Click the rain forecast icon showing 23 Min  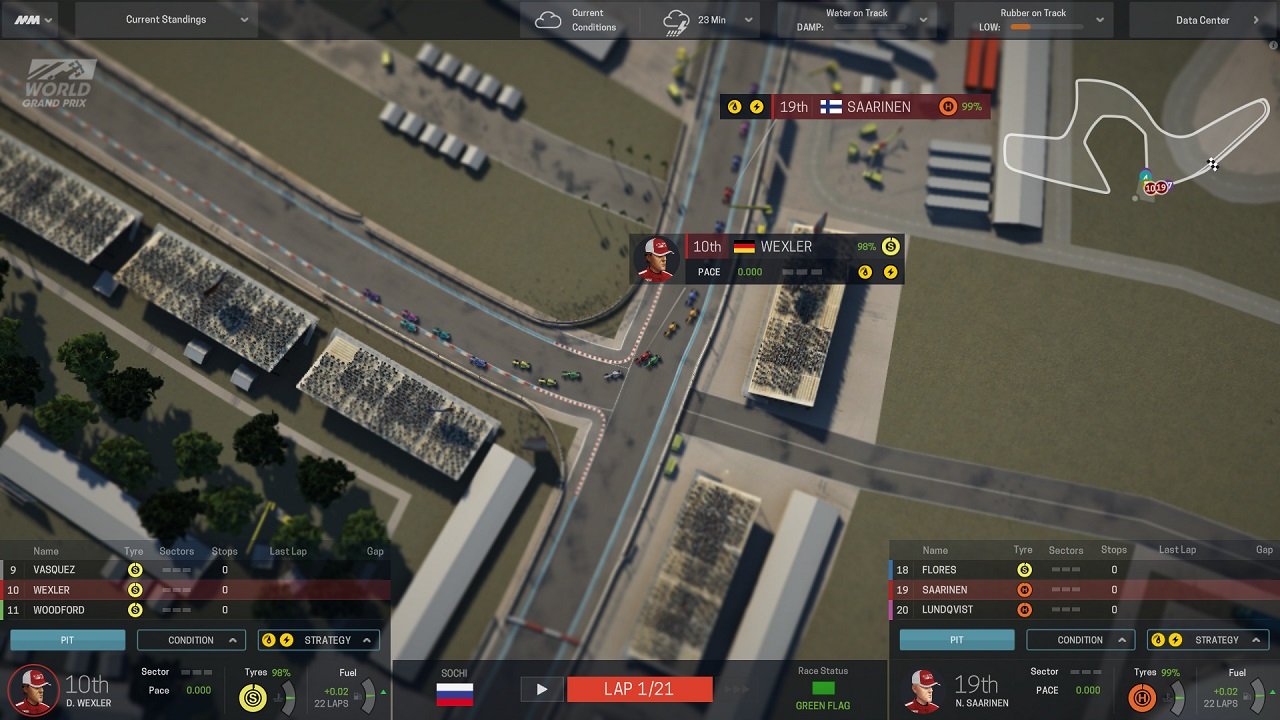676,19
